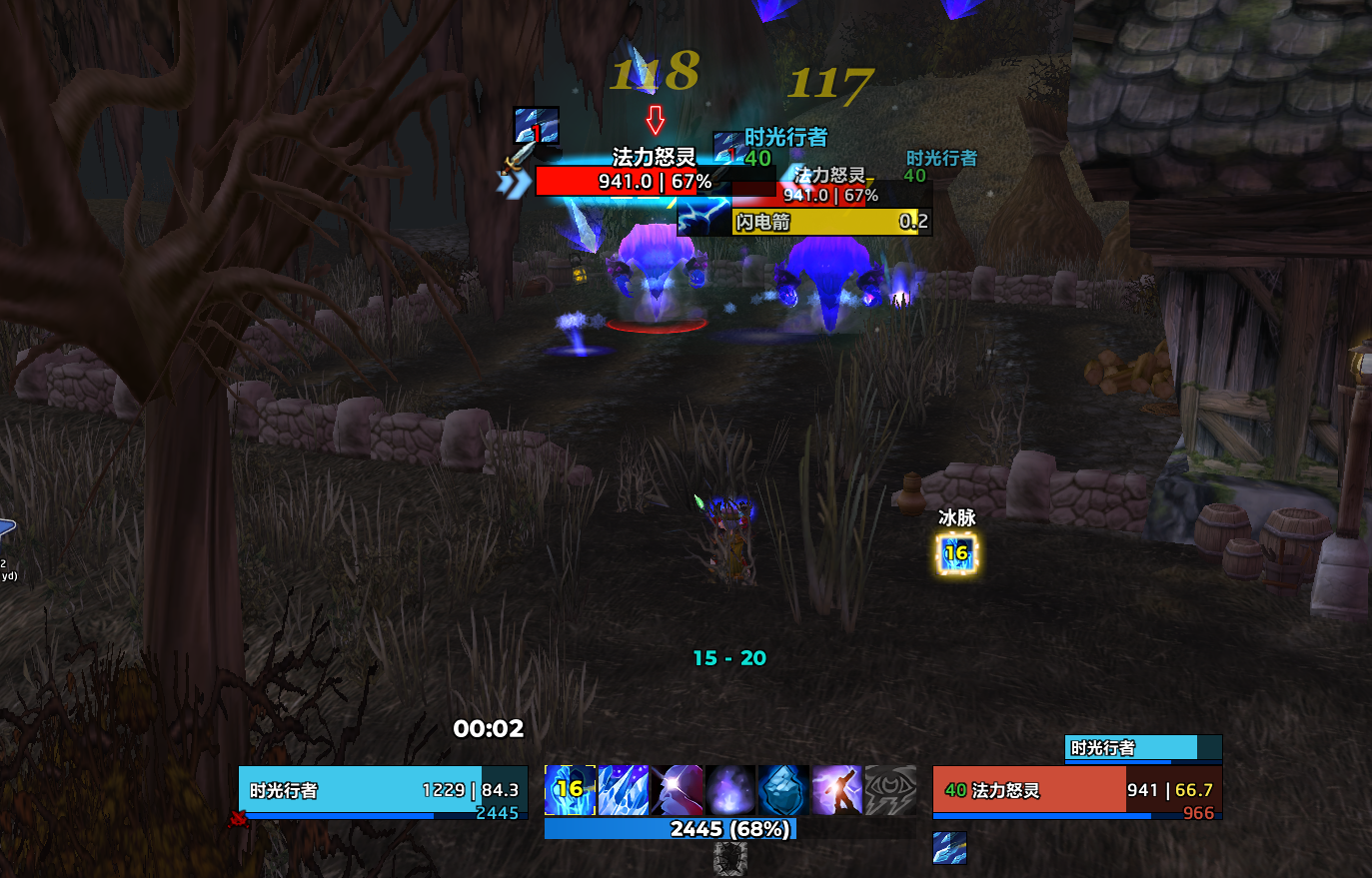Click the 冰脉 buff tracker icon
1372x878 pixels.
[956, 553]
